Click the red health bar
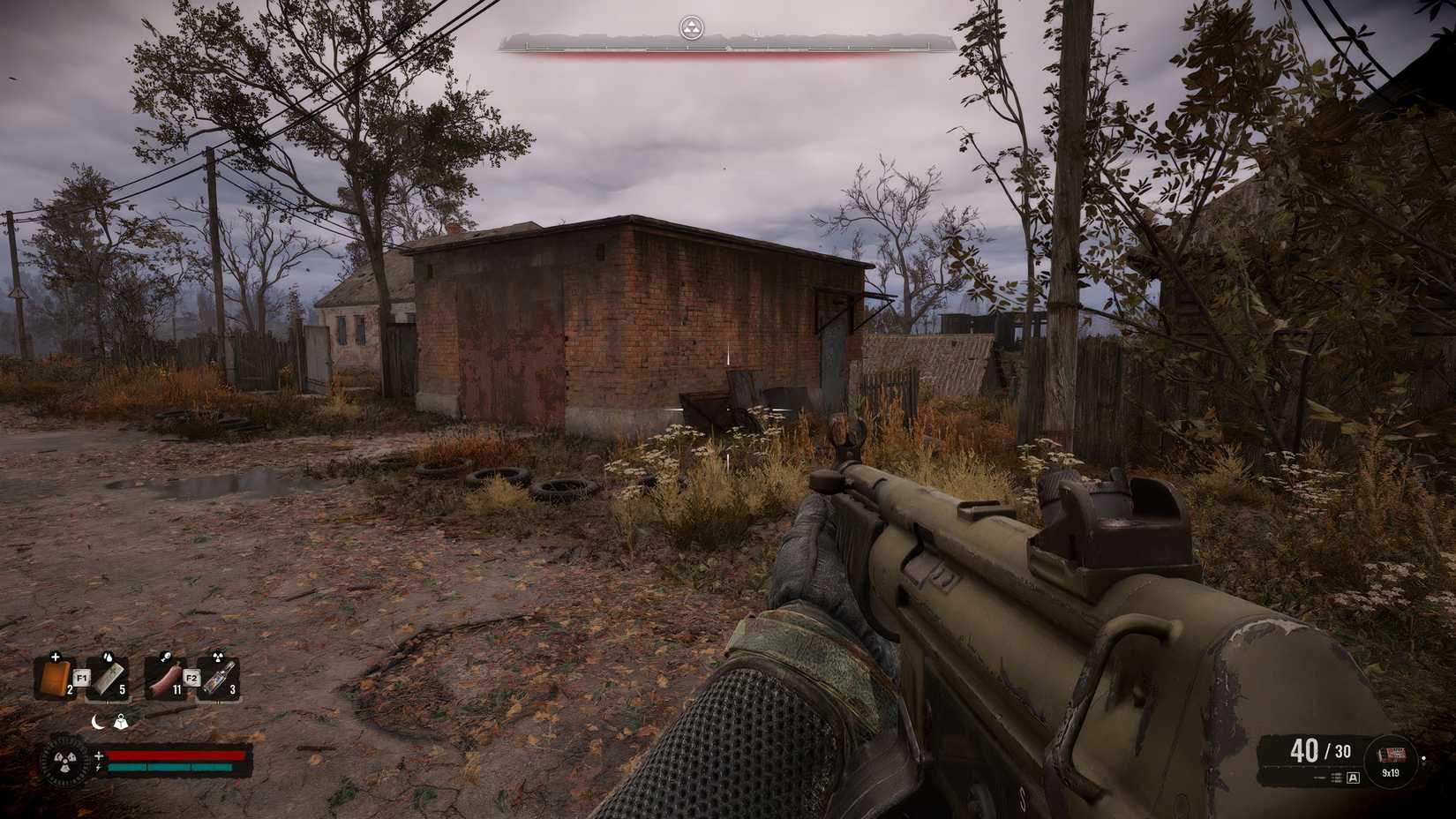The width and height of the screenshot is (1456, 819). point(176,755)
